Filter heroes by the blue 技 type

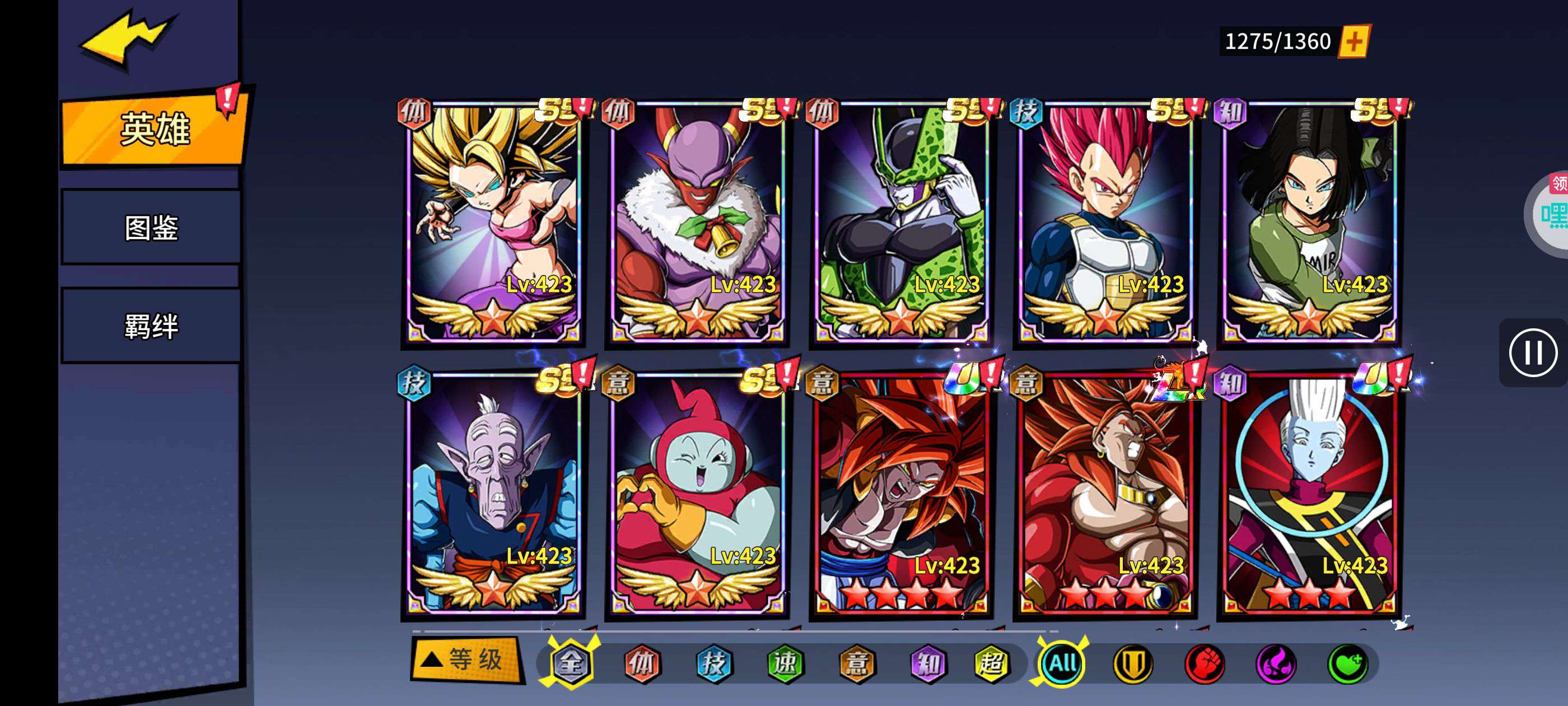(x=713, y=663)
